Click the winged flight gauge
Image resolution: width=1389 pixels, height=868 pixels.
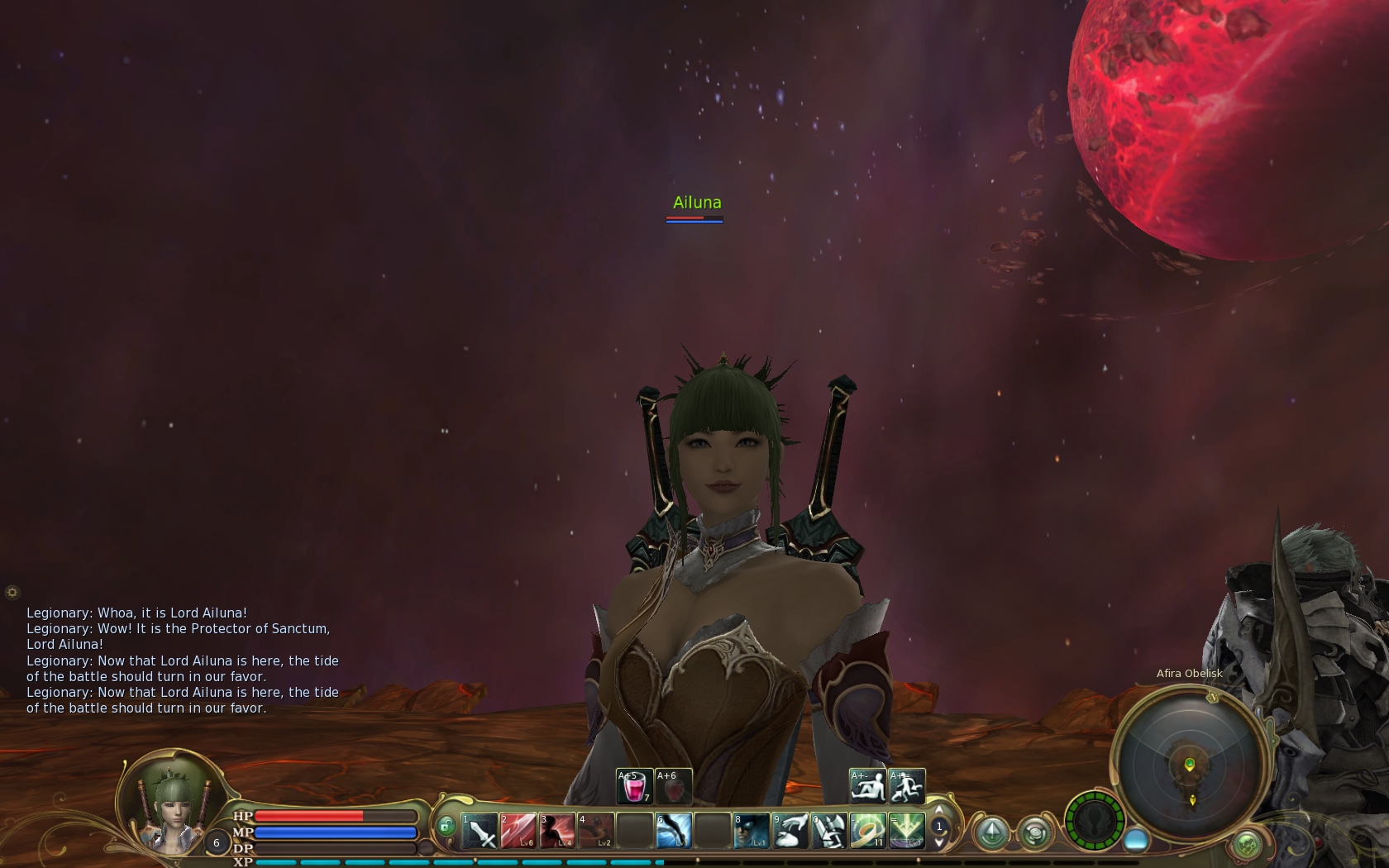click(1095, 822)
